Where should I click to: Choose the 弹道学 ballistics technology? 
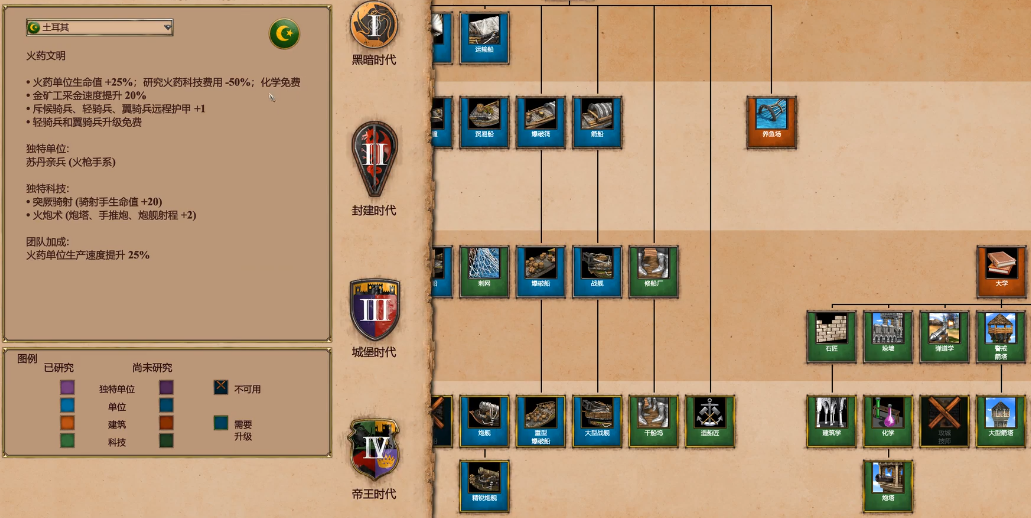click(944, 337)
